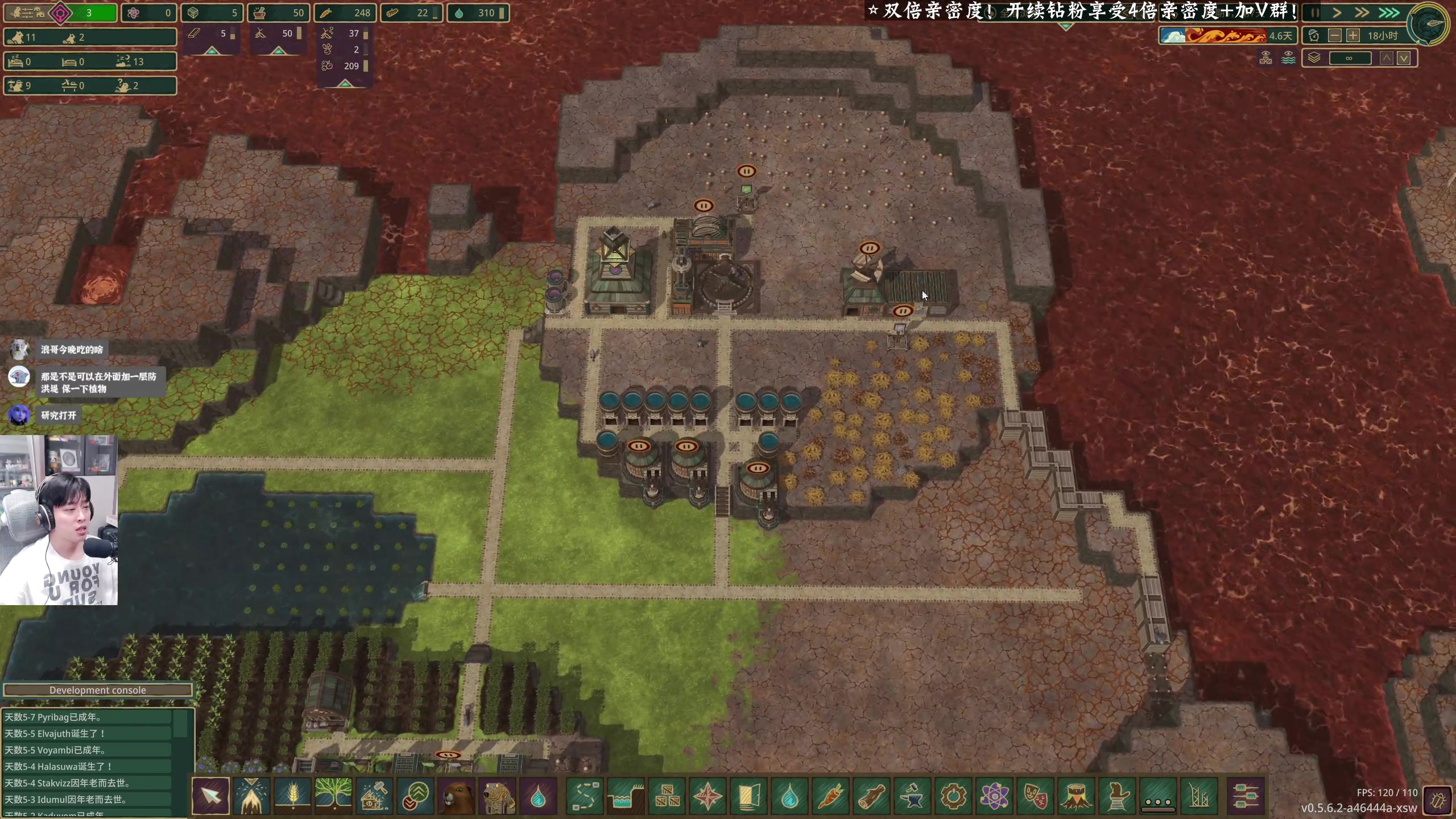
Task: Set game speed to single arrow
Action: (1337, 13)
